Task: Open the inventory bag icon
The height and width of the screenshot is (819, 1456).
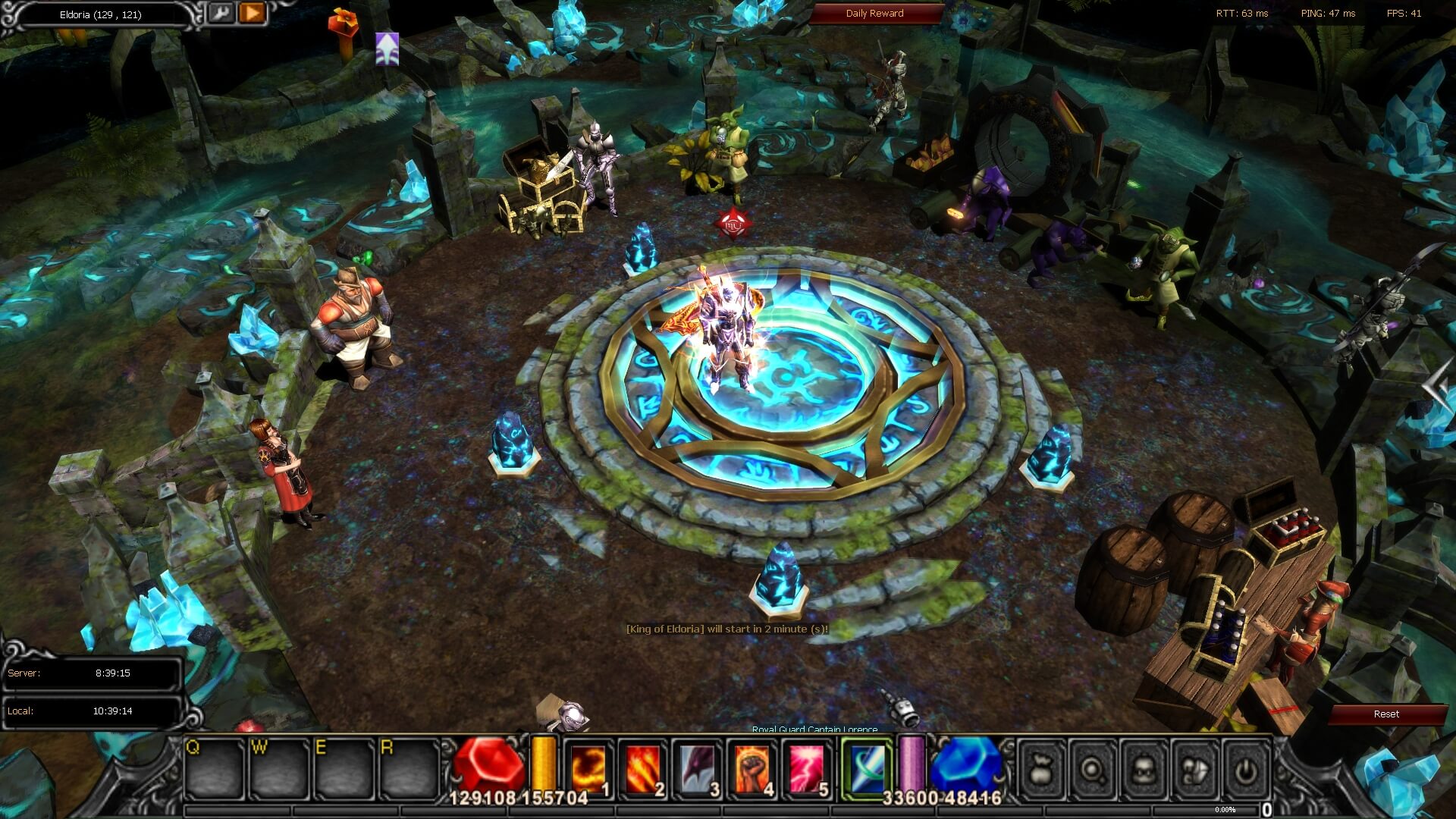Action: pos(1041,770)
